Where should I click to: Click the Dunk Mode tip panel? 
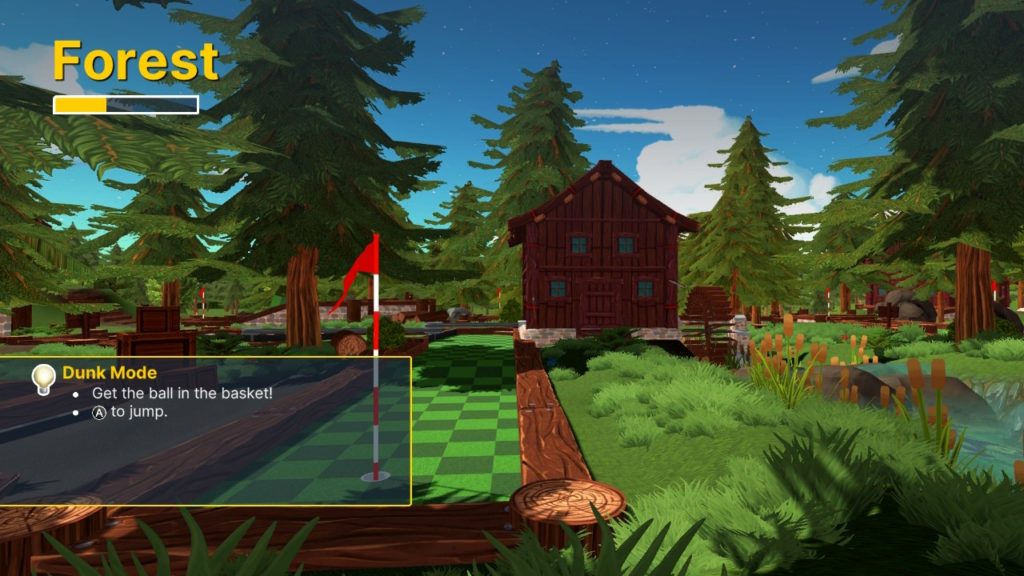[205, 431]
